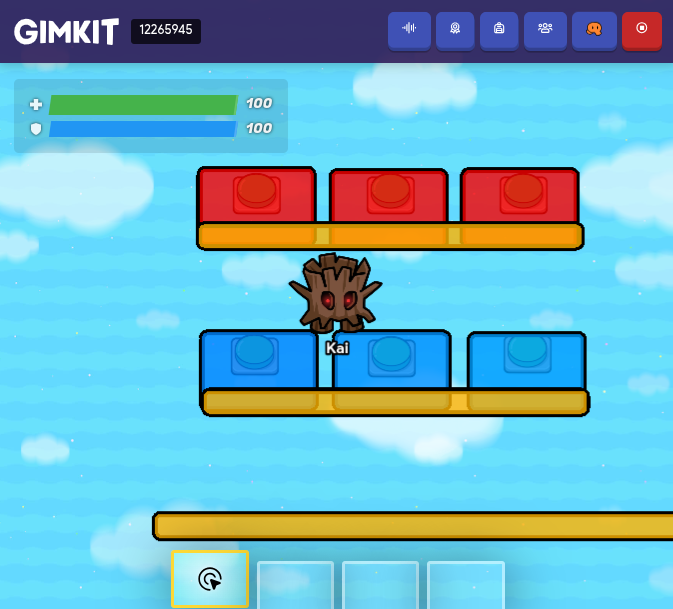Open the sound waveform audio settings

coord(409,29)
